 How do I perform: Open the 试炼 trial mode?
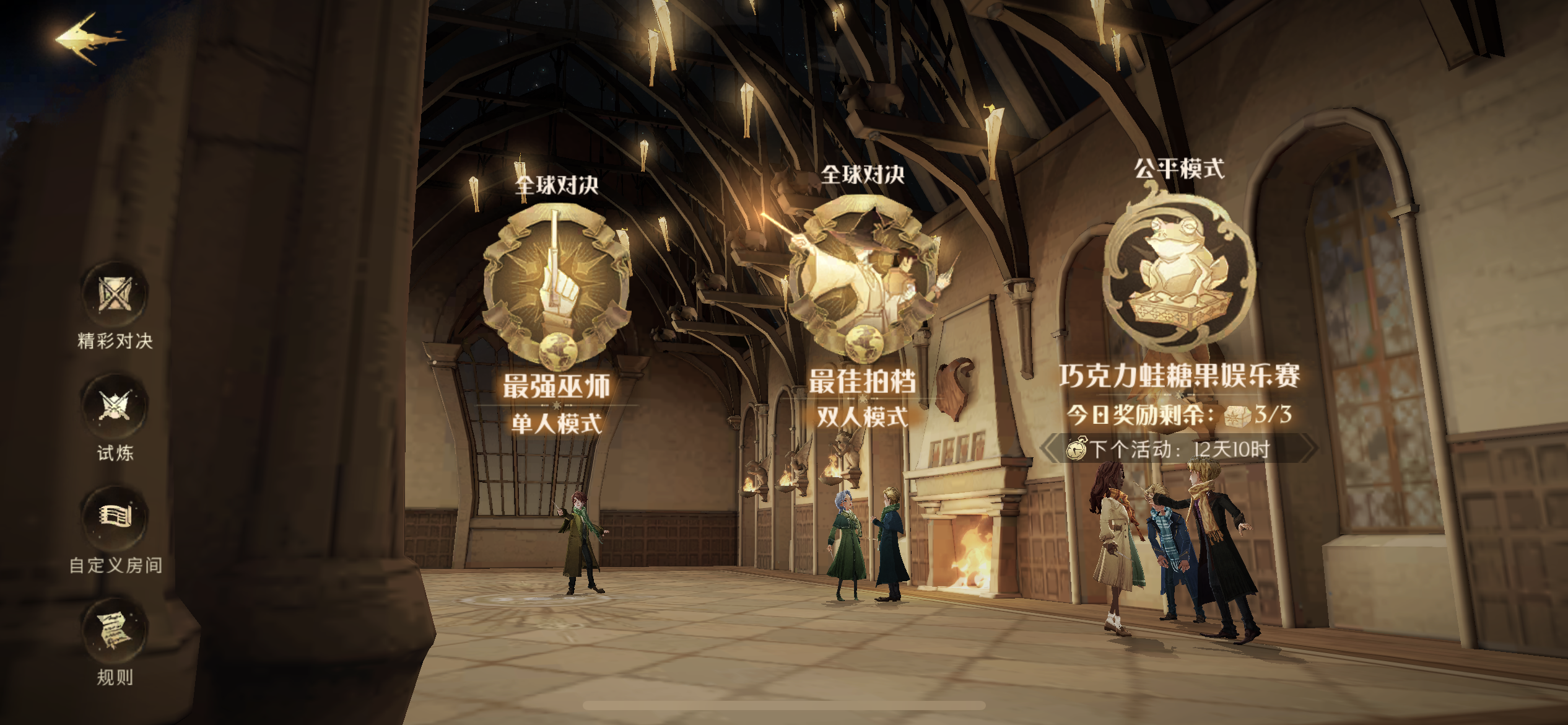115,406
